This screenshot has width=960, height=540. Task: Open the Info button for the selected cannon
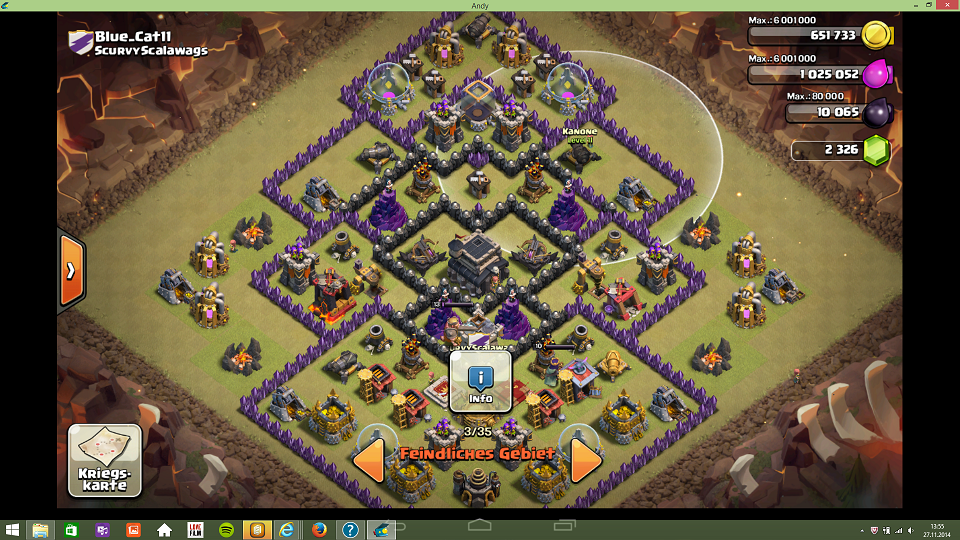[x=481, y=382]
